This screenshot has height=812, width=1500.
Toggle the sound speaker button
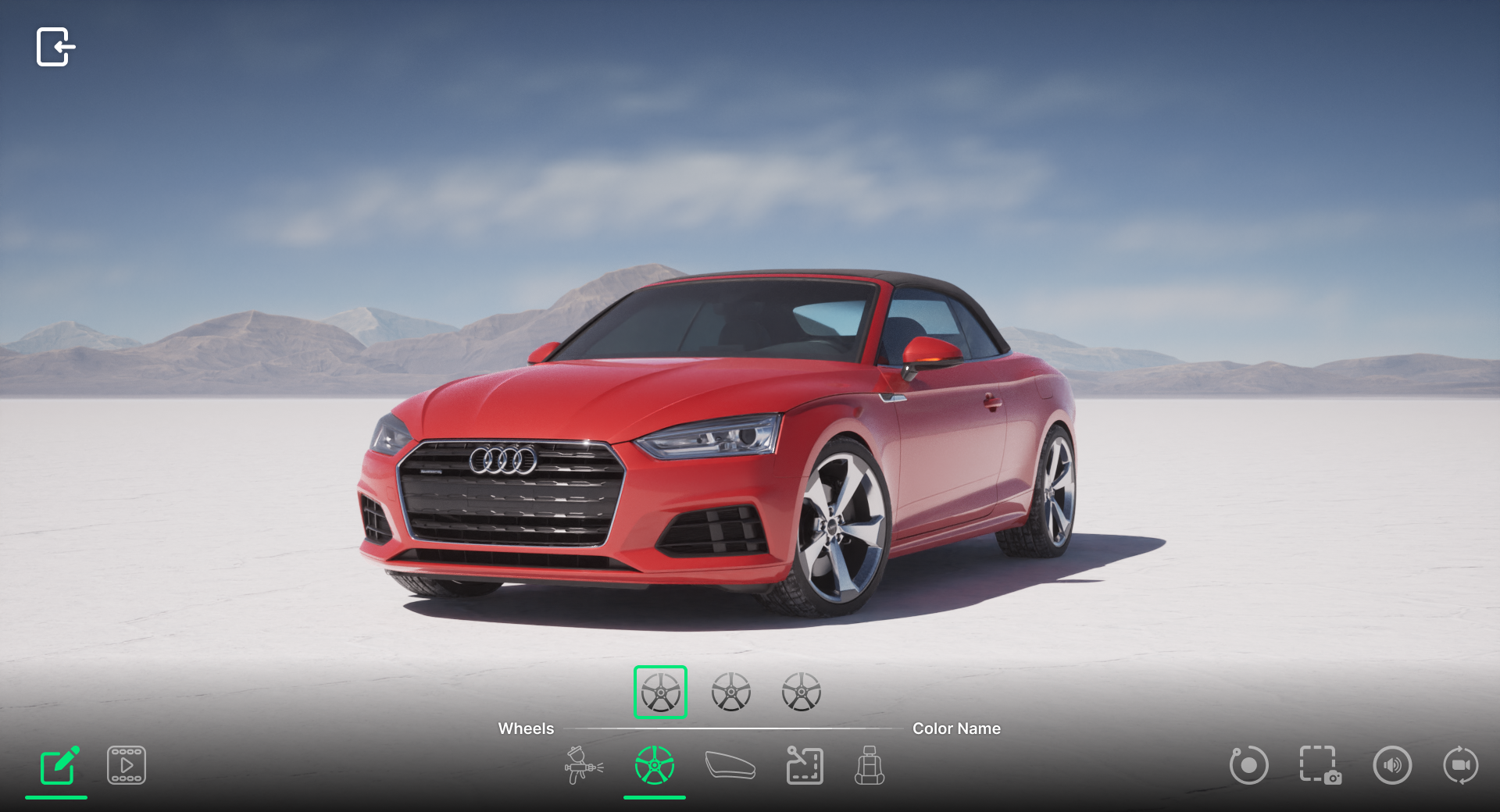click(x=1392, y=765)
